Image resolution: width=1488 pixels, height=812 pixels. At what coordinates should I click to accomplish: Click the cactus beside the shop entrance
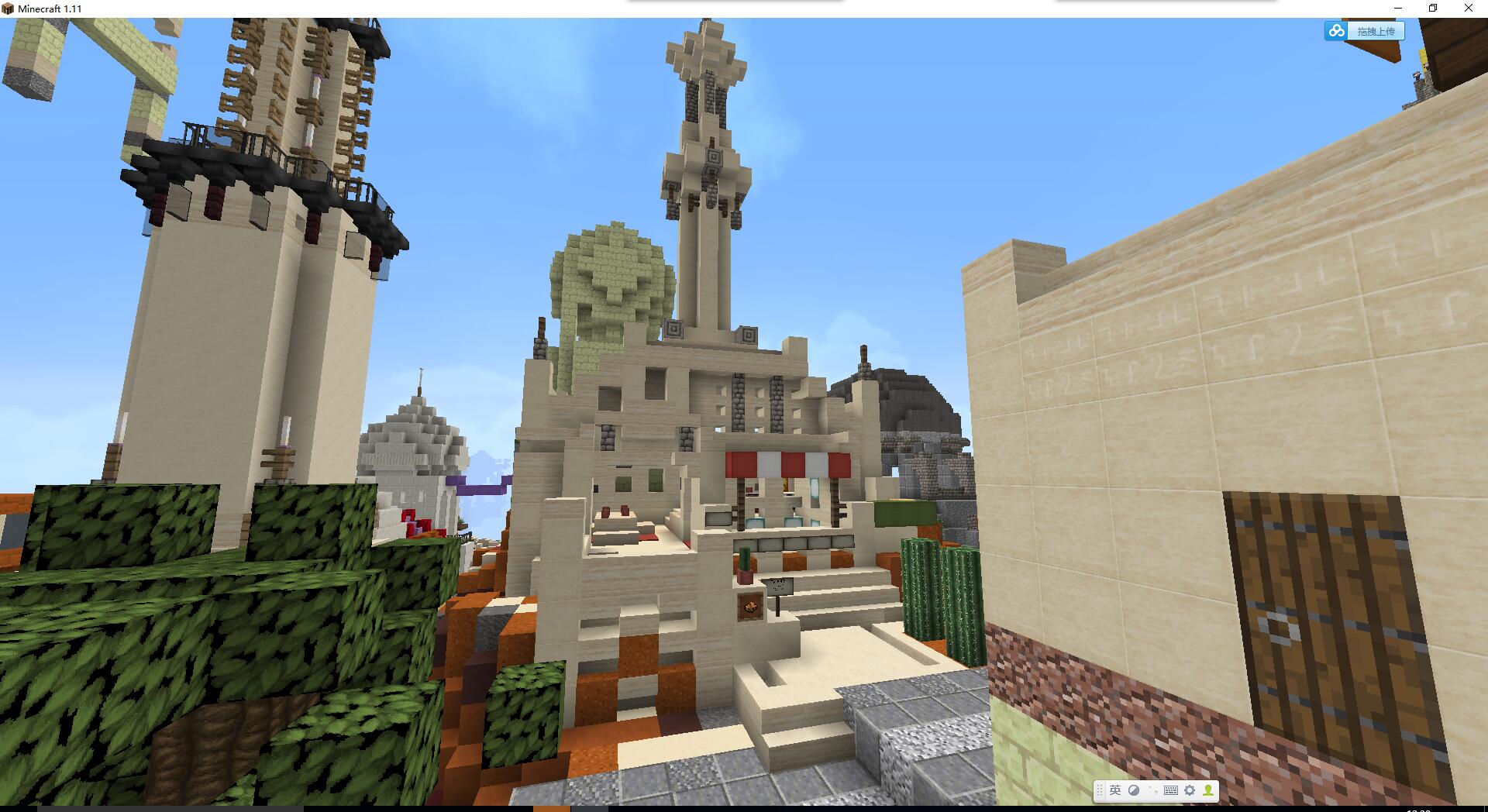pos(922,589)
